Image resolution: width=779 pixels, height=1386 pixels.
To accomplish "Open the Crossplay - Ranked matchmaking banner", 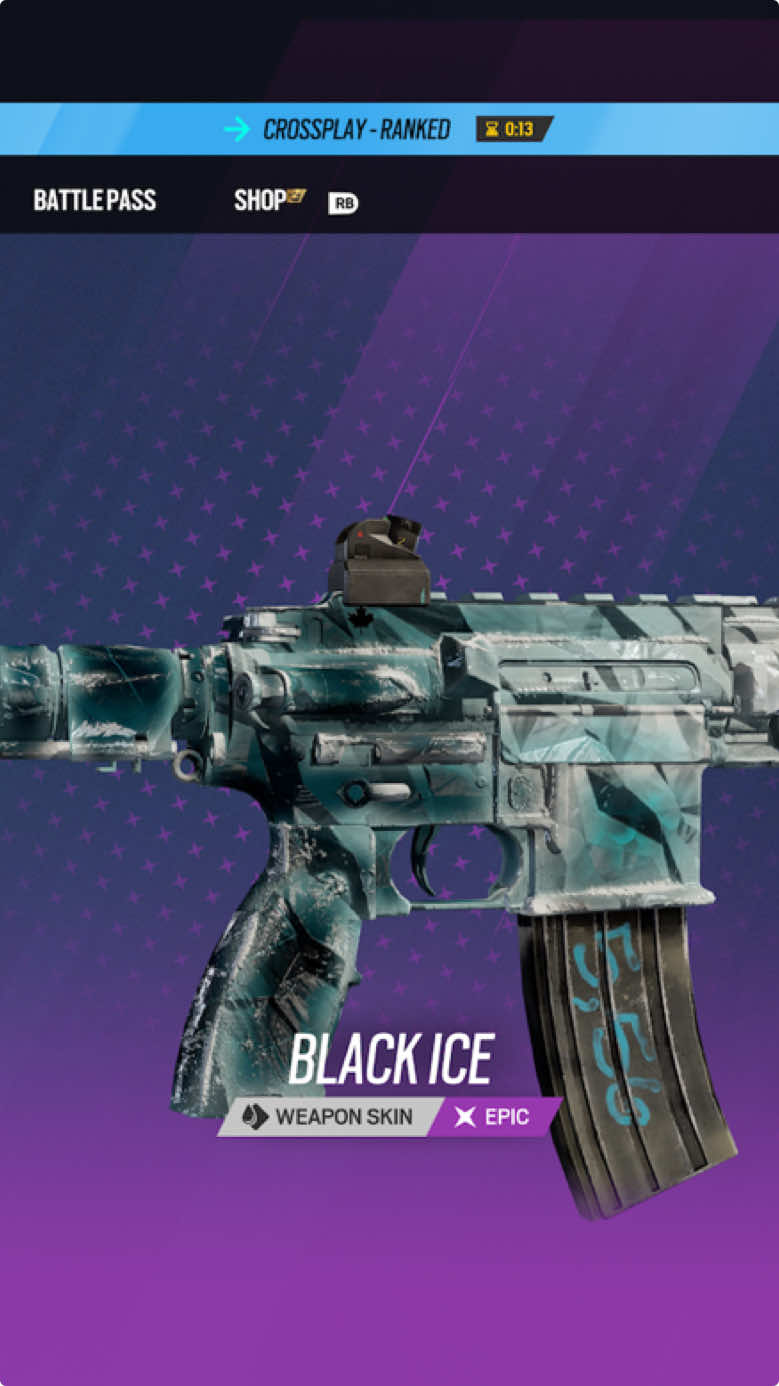I will pos(357,129).
